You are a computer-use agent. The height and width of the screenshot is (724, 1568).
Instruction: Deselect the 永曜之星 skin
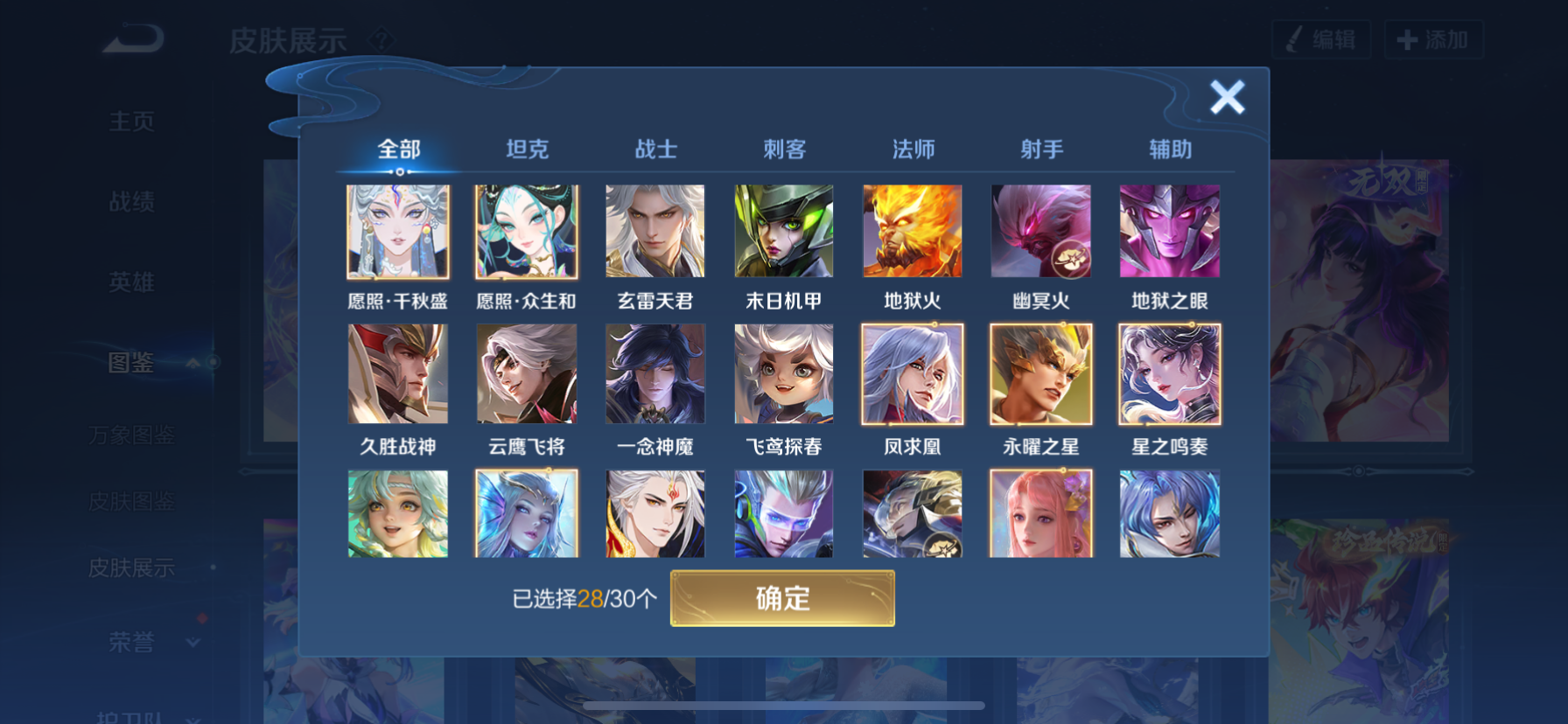1040,373
